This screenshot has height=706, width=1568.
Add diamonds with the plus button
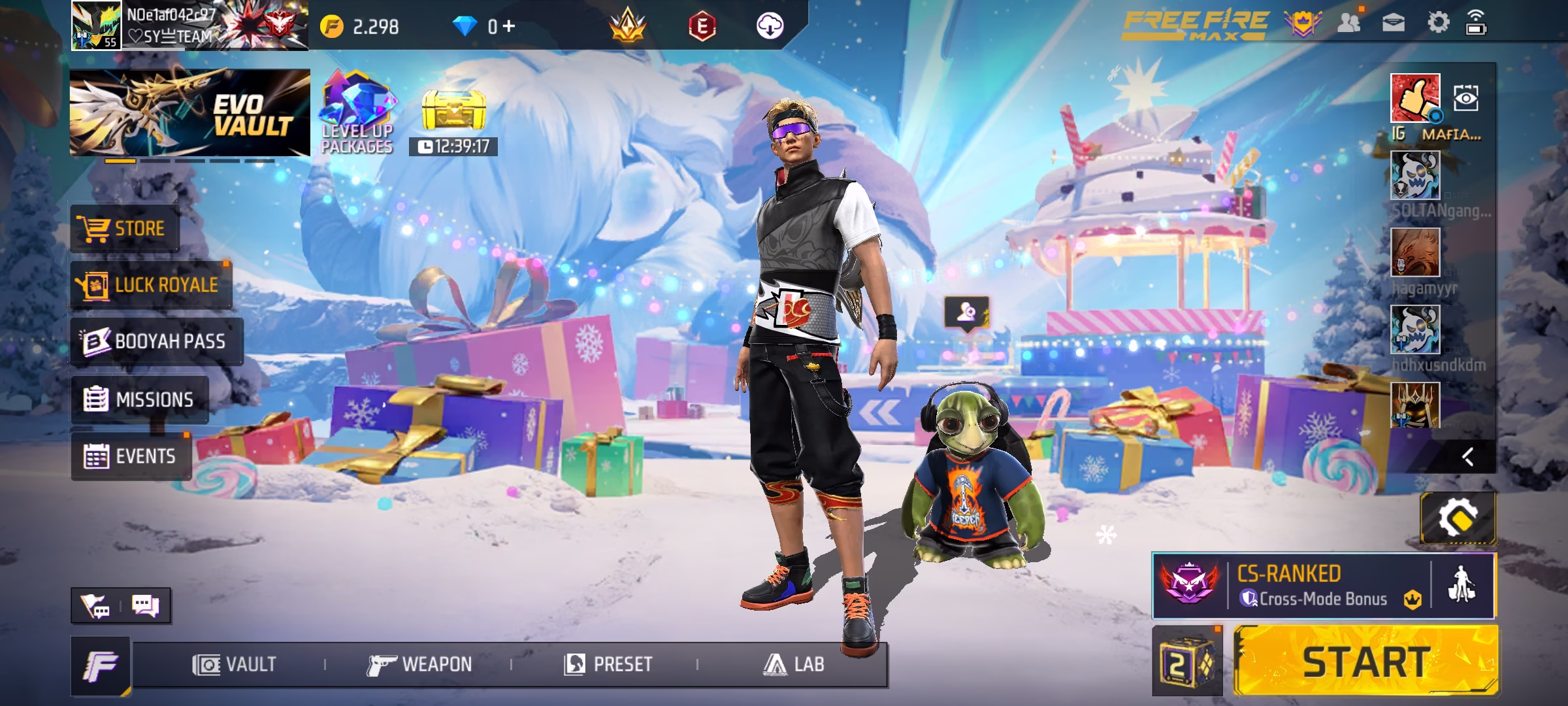click(x=509, y=26)
